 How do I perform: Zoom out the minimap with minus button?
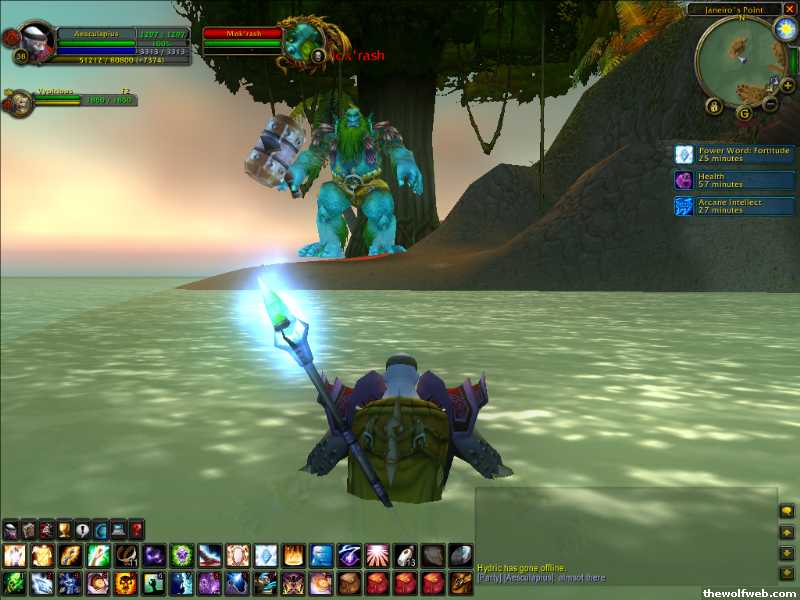[771, 103]
